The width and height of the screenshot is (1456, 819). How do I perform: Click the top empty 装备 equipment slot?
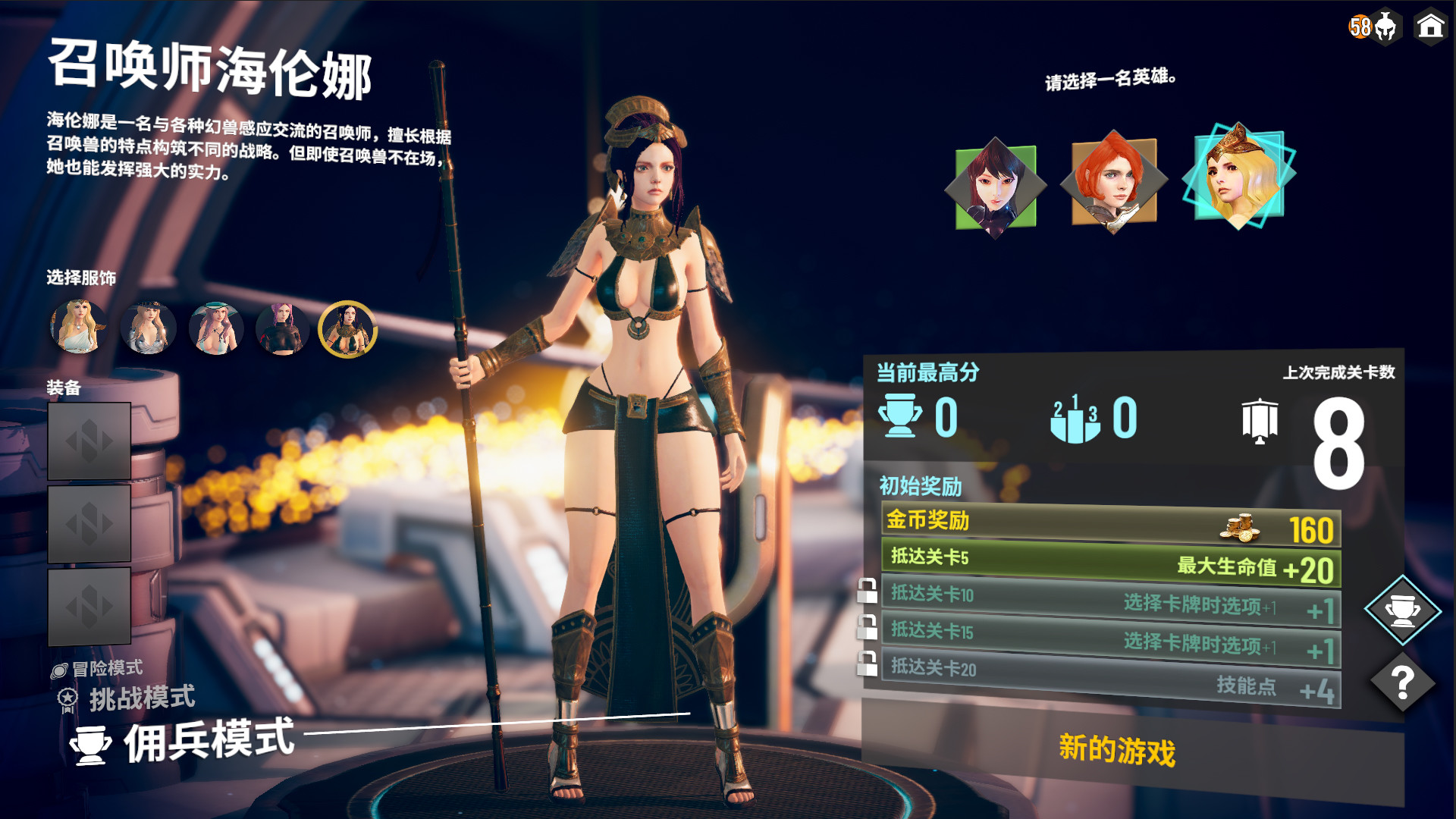[89, 441]
